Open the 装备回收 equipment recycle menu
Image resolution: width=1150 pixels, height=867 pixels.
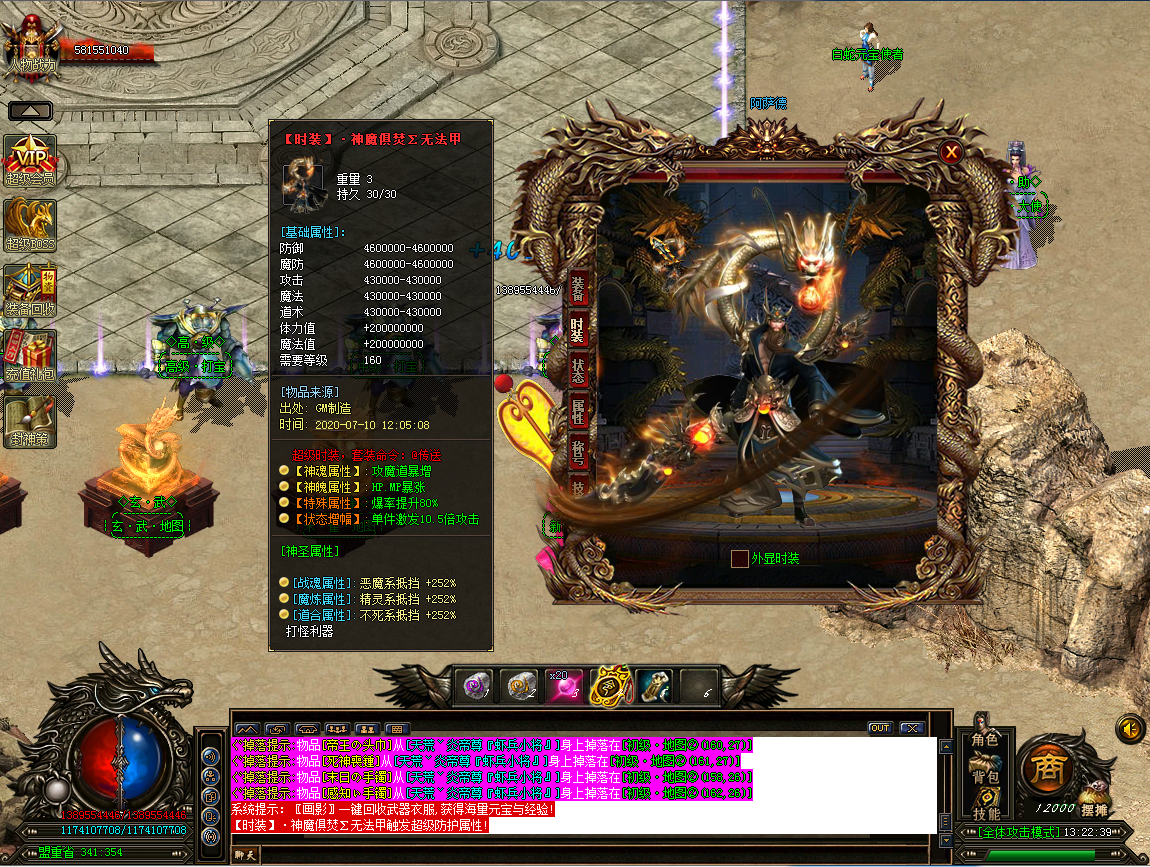(x=30, y=289)
